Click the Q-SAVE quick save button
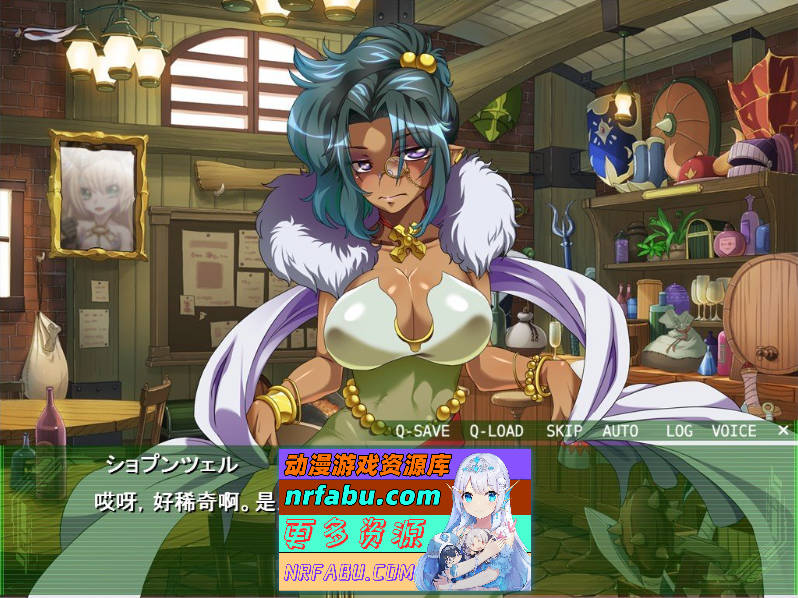Image resolution: width=798 pixels, height=598 pixels. 422,431
